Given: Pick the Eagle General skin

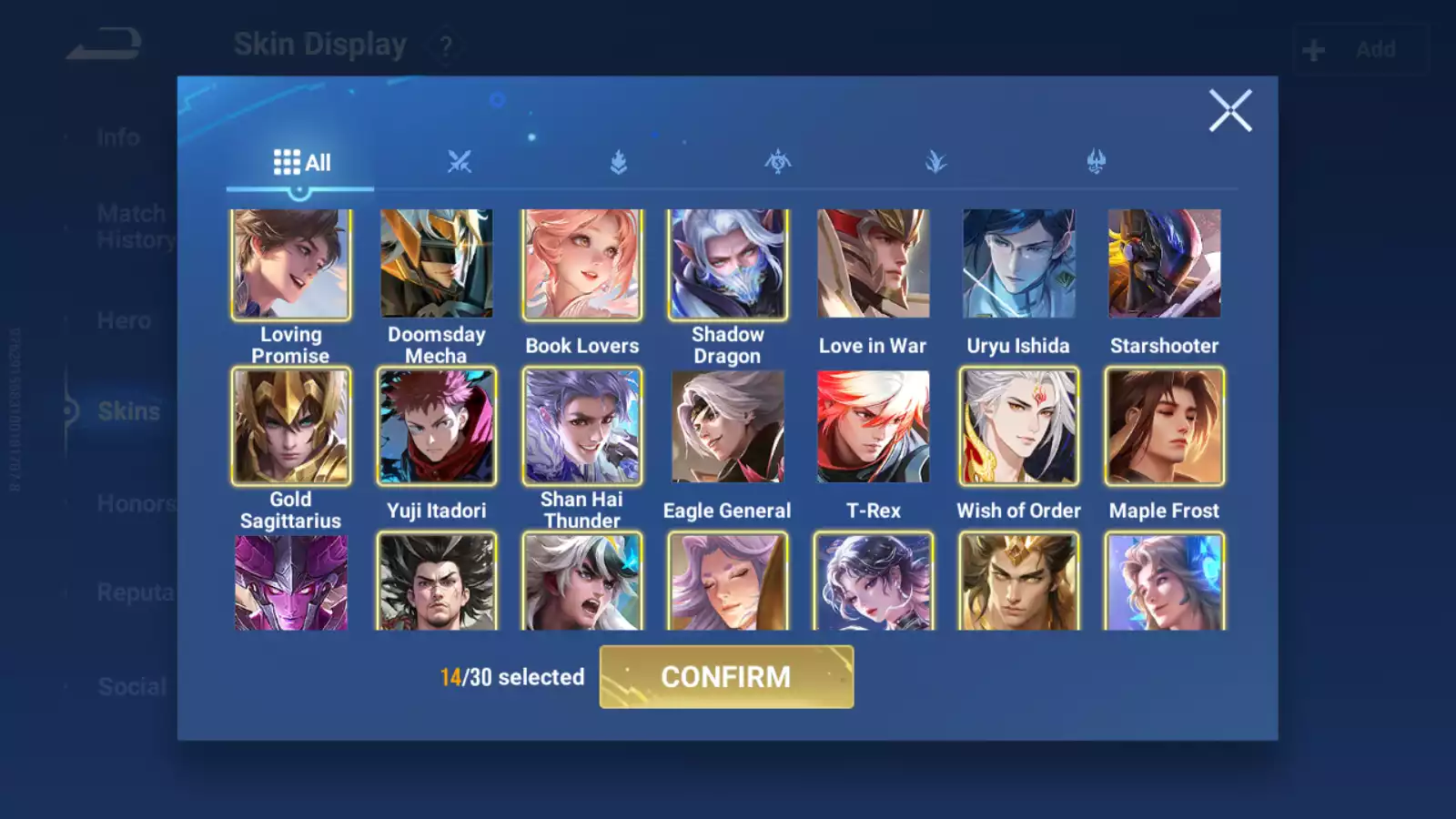Looking at the screenshot, I should point(728,426).
